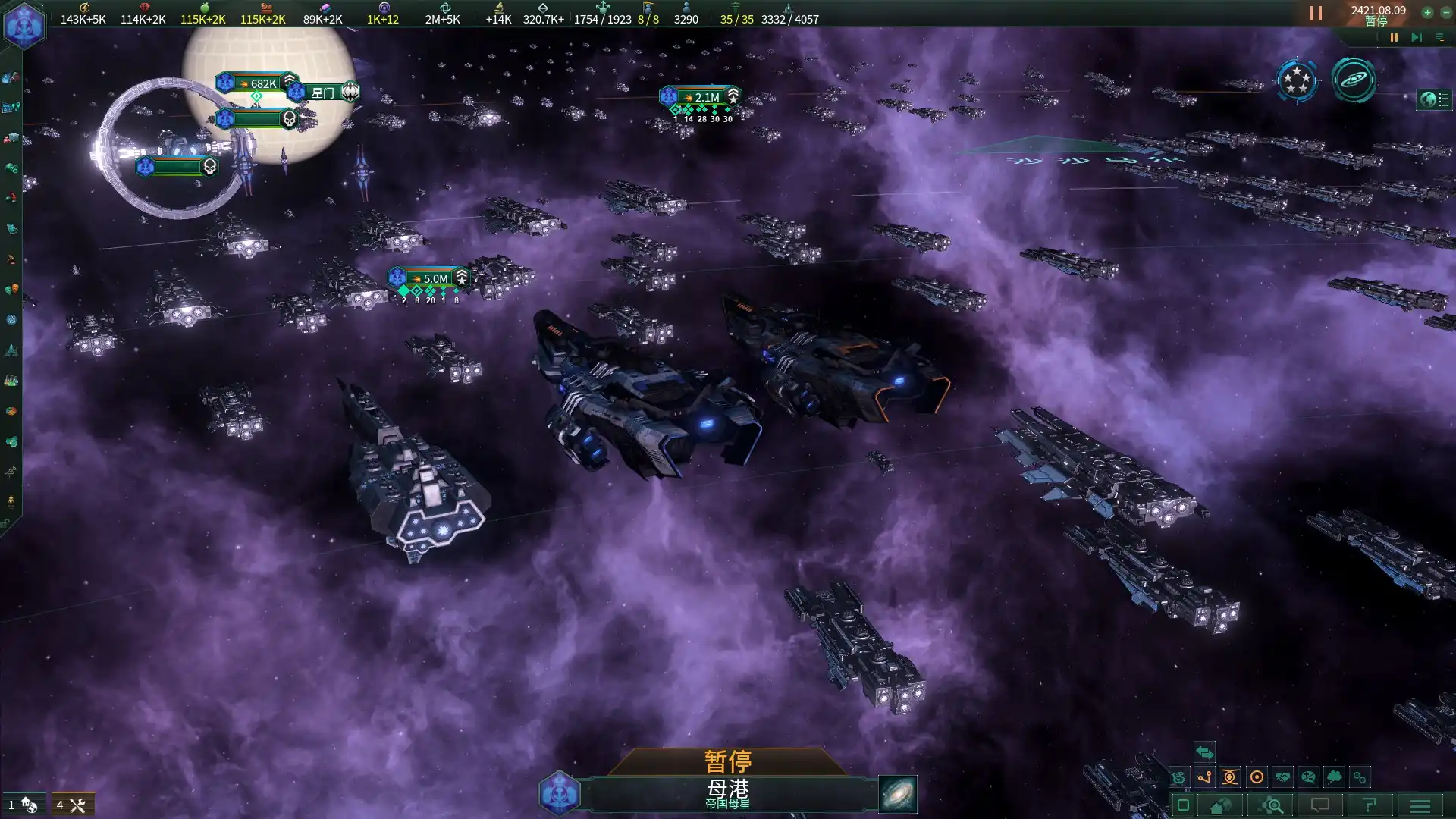
Task: Go to home planet with house icon
Action: [1220, 805]
